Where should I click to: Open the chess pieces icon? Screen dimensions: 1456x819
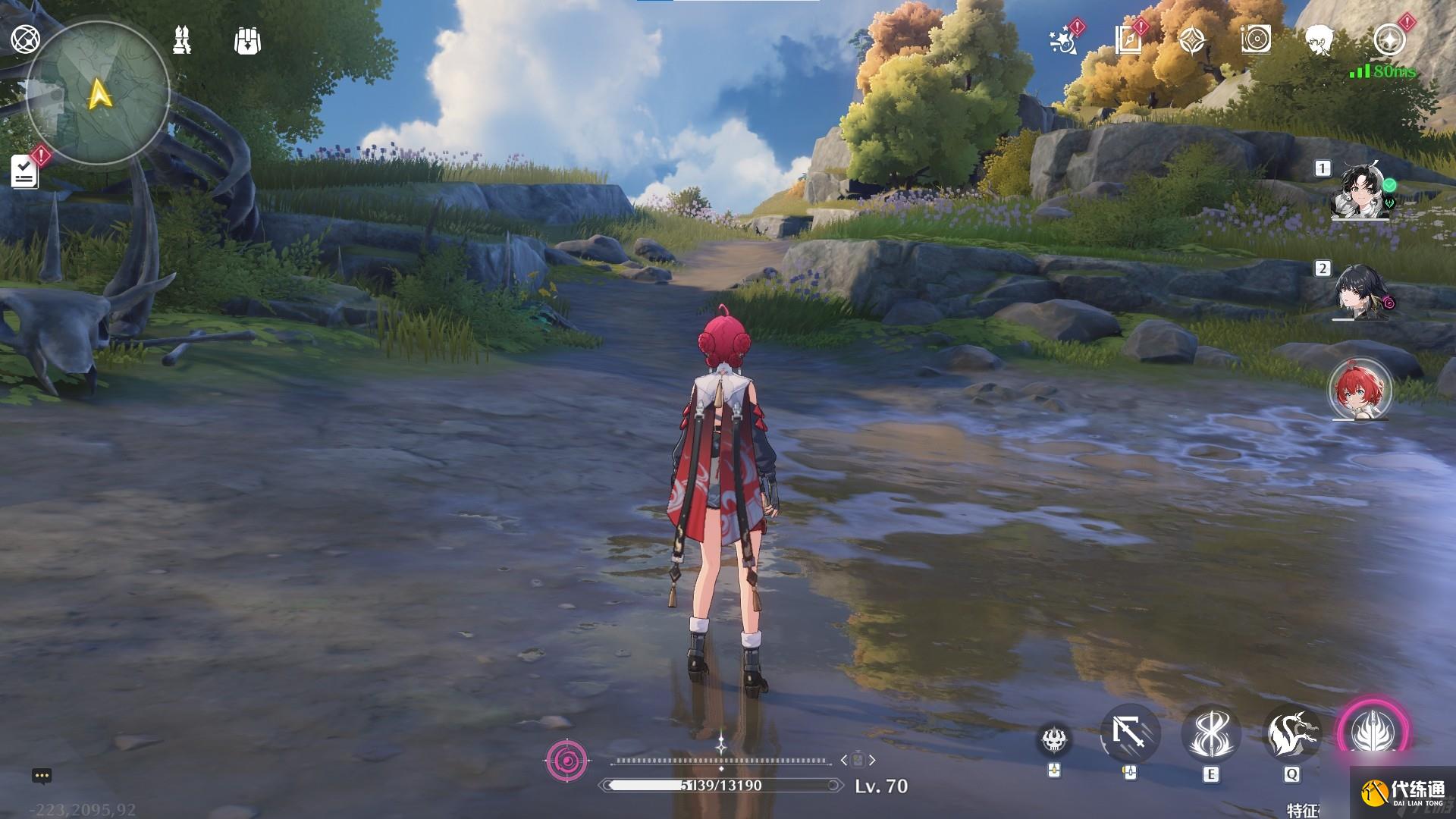[x=182, y=40]
